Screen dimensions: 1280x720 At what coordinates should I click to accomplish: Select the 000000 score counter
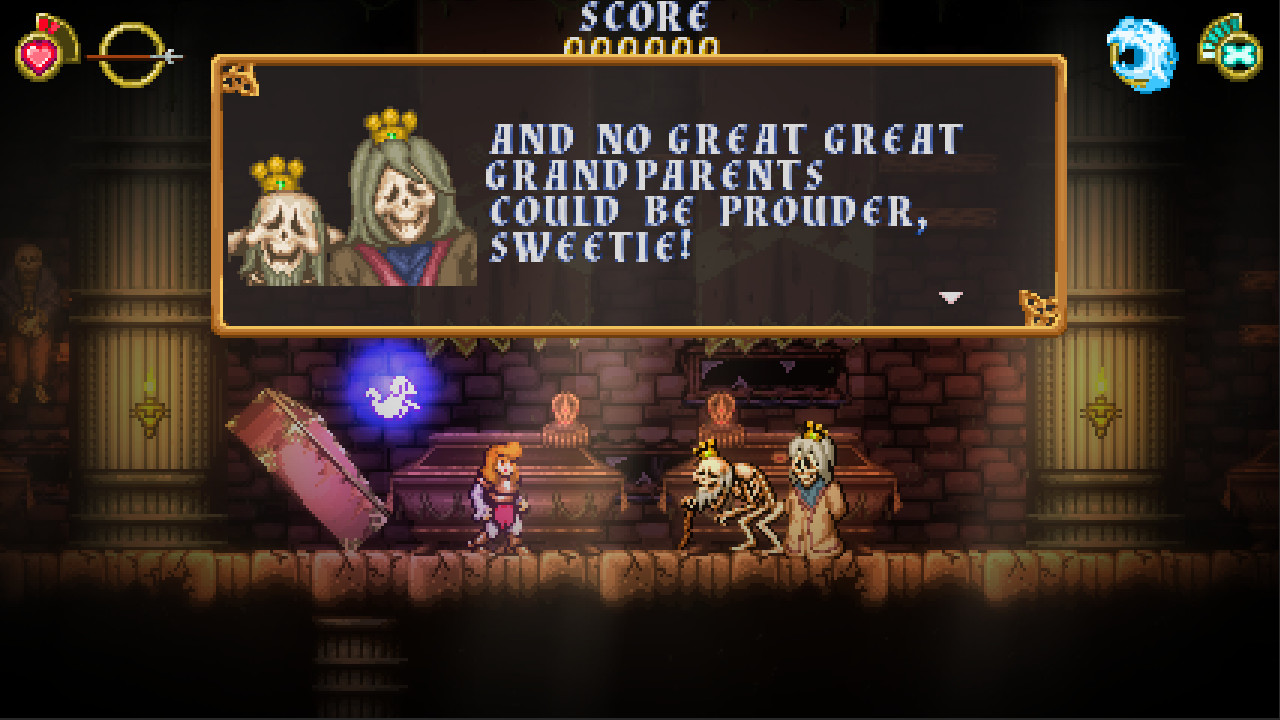[x=639, y=45]
